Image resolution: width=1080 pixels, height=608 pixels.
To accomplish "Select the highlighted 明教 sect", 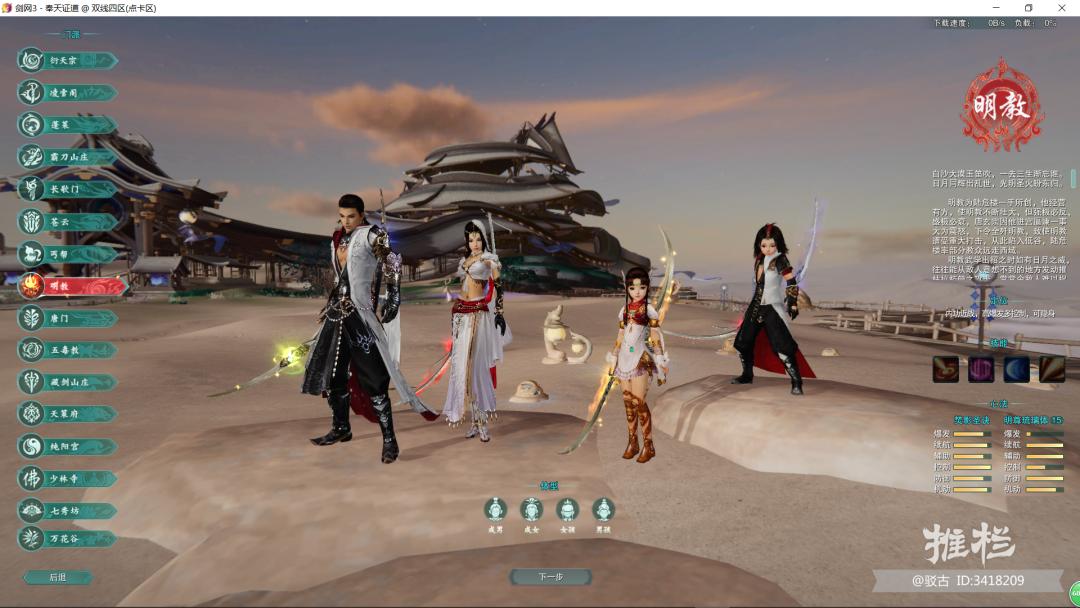I will click(72, 286).
